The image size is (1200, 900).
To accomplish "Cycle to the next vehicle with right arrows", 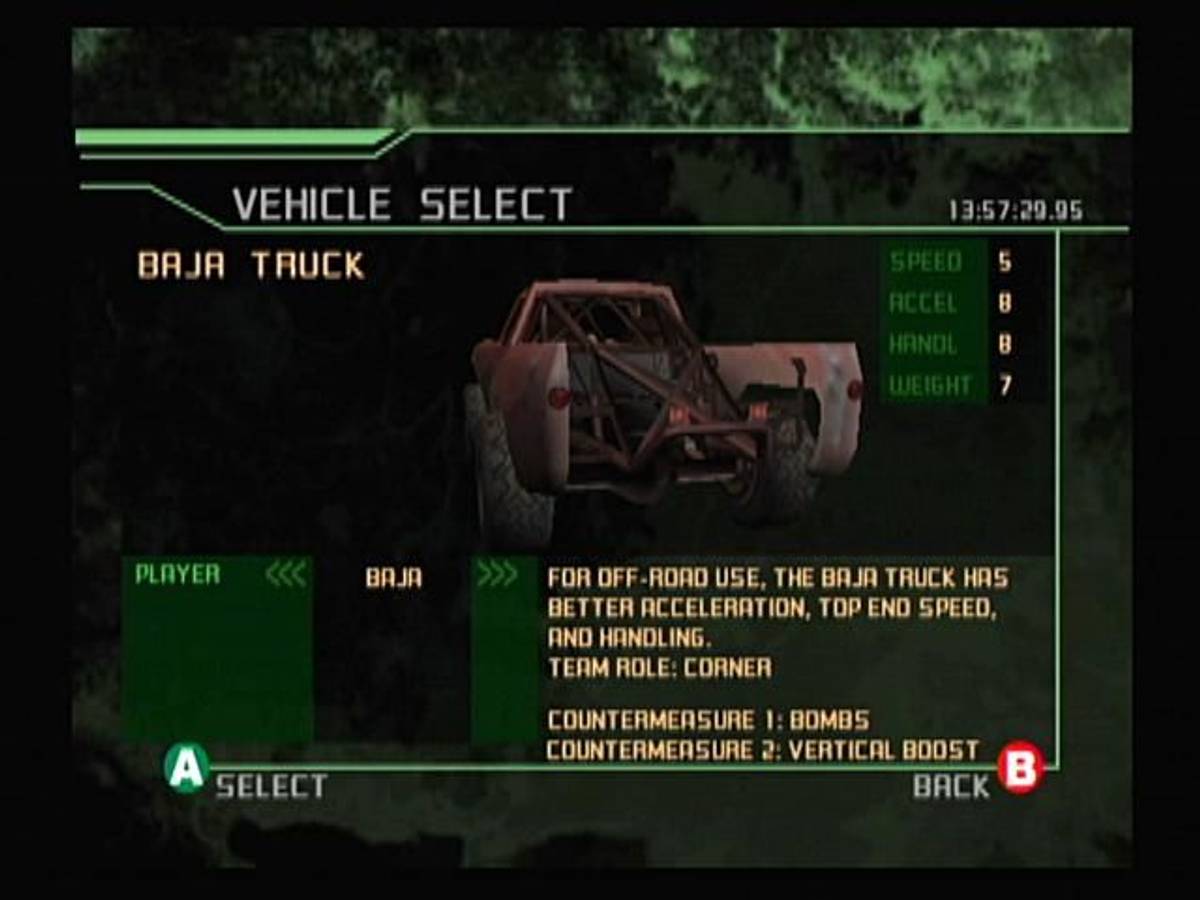I will coord(497,575).
